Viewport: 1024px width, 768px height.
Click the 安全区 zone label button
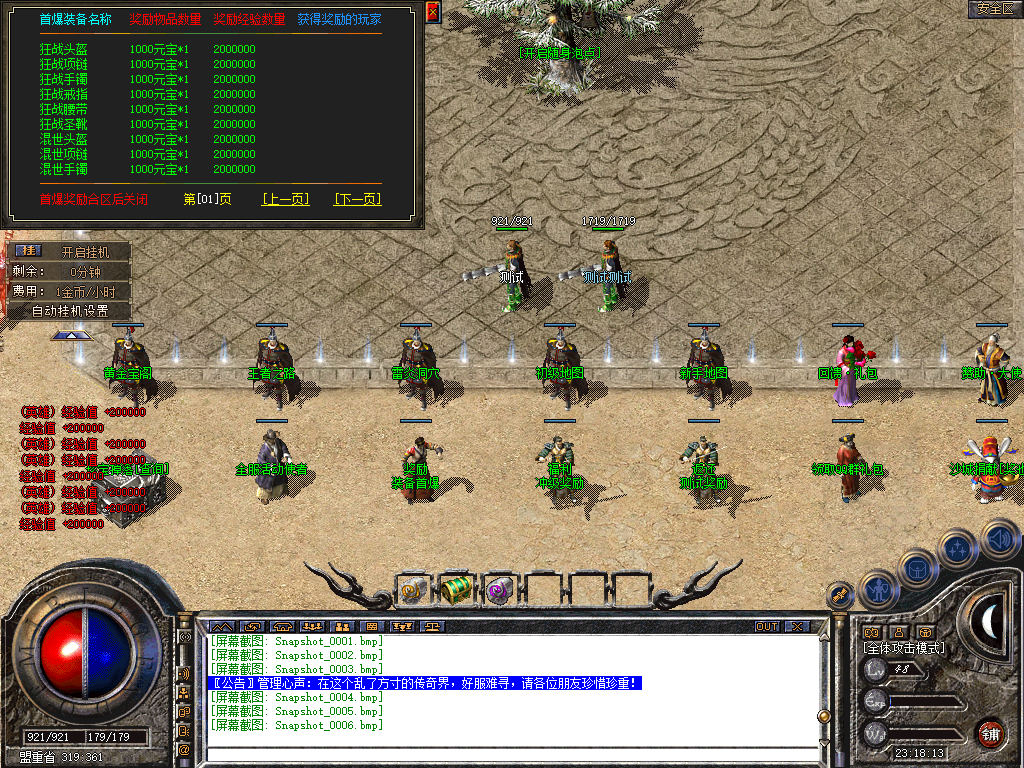pyautogui.click(x=995, y=9)
